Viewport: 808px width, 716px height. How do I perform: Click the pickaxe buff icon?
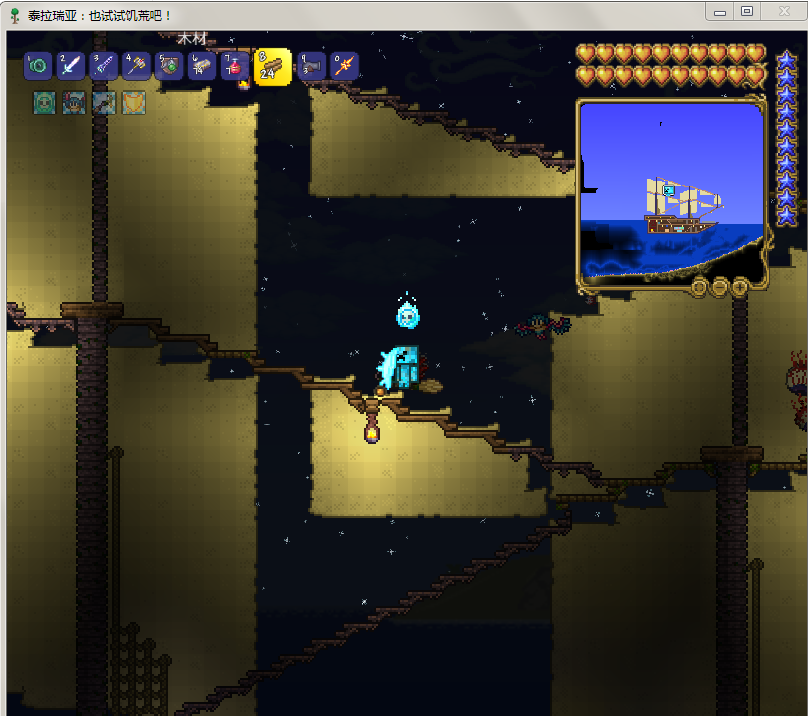point(104,102)
